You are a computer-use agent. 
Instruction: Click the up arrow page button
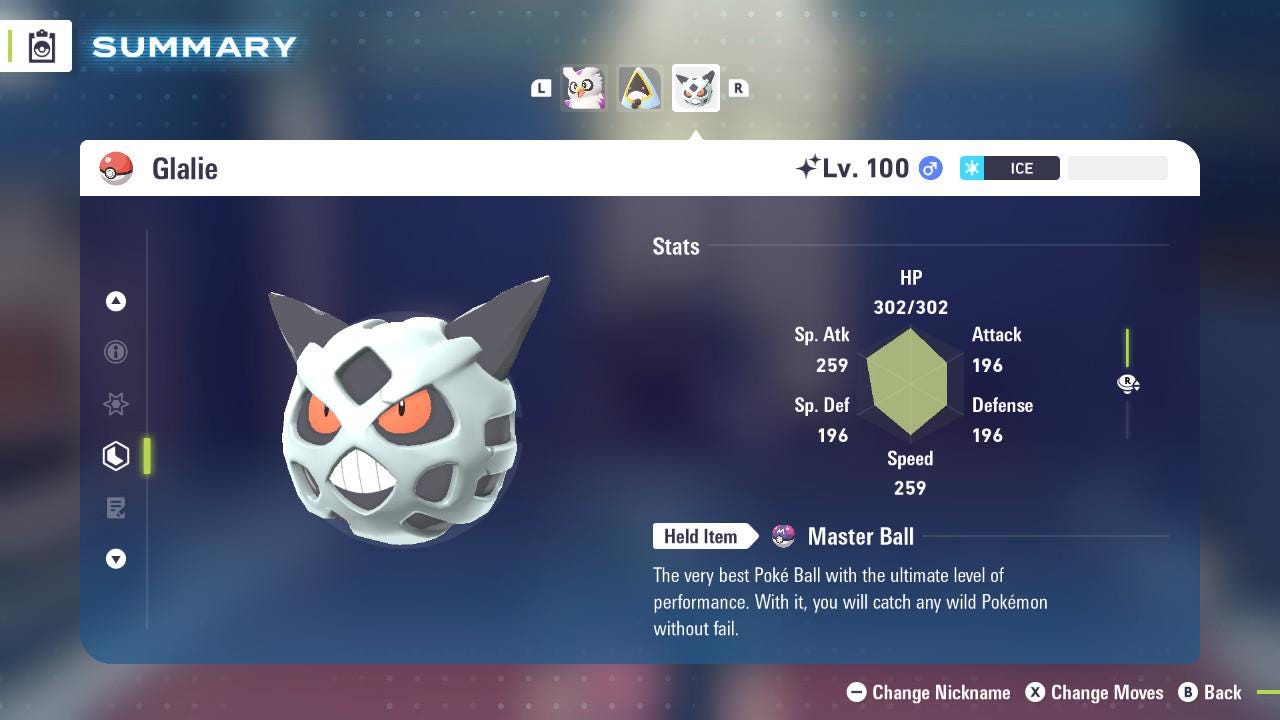[x=116, y=301]
